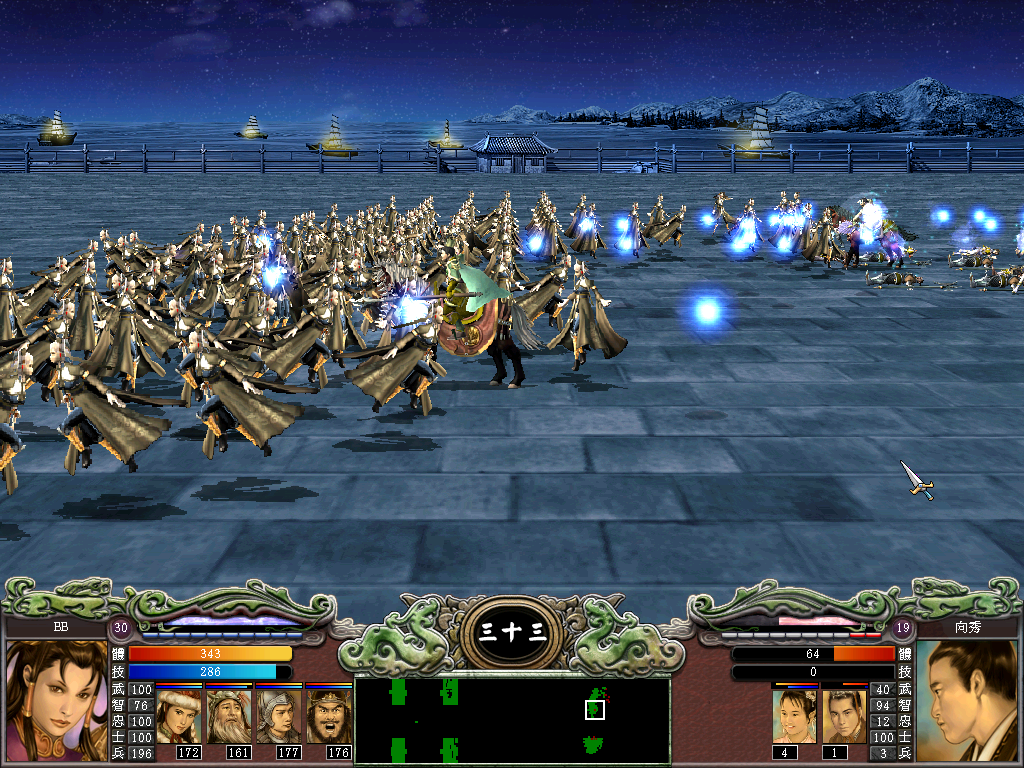Click the battlefield minimap
Image resolution: width=1024 pixels, height=768 pixels.
pyautogui.click(x=512, y=719)
